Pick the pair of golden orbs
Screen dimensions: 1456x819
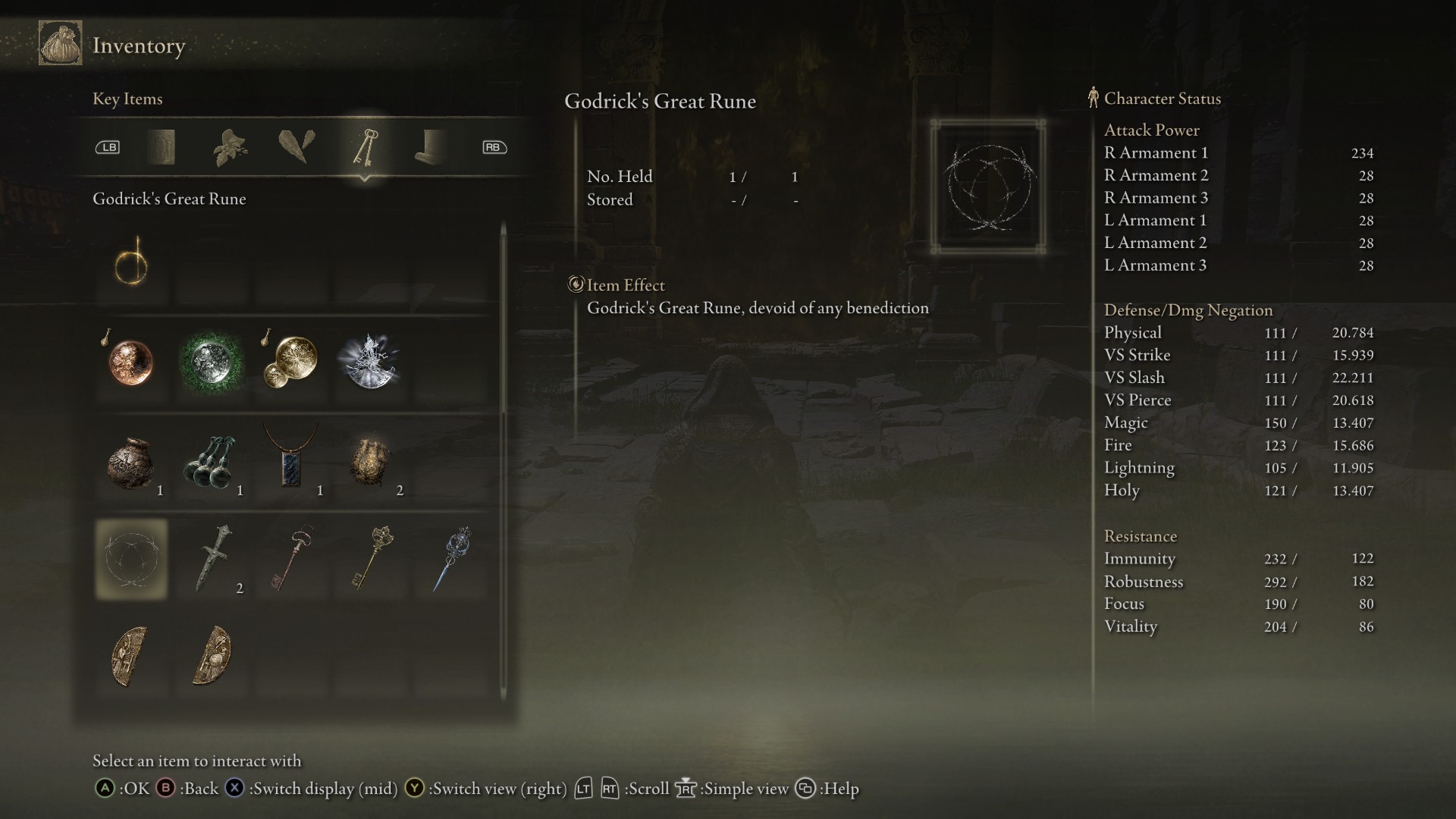(x=291, y=362)
